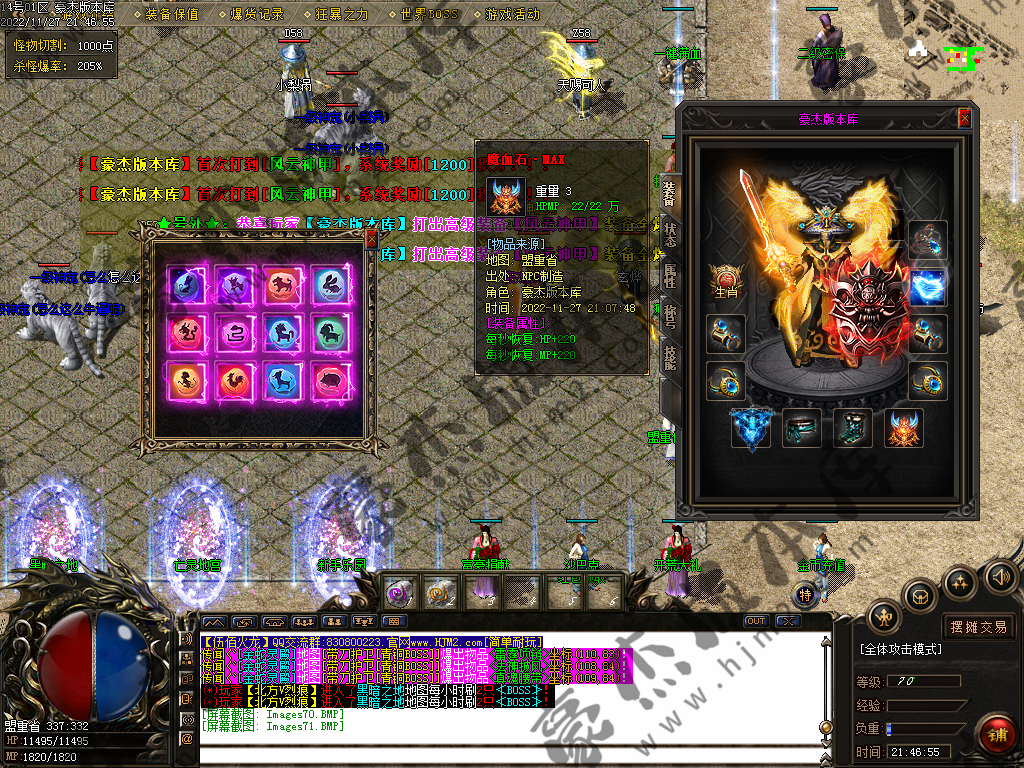The image size is (1024, 768).
Task: Click the OUT button above chat
Action: pos(757,621)
